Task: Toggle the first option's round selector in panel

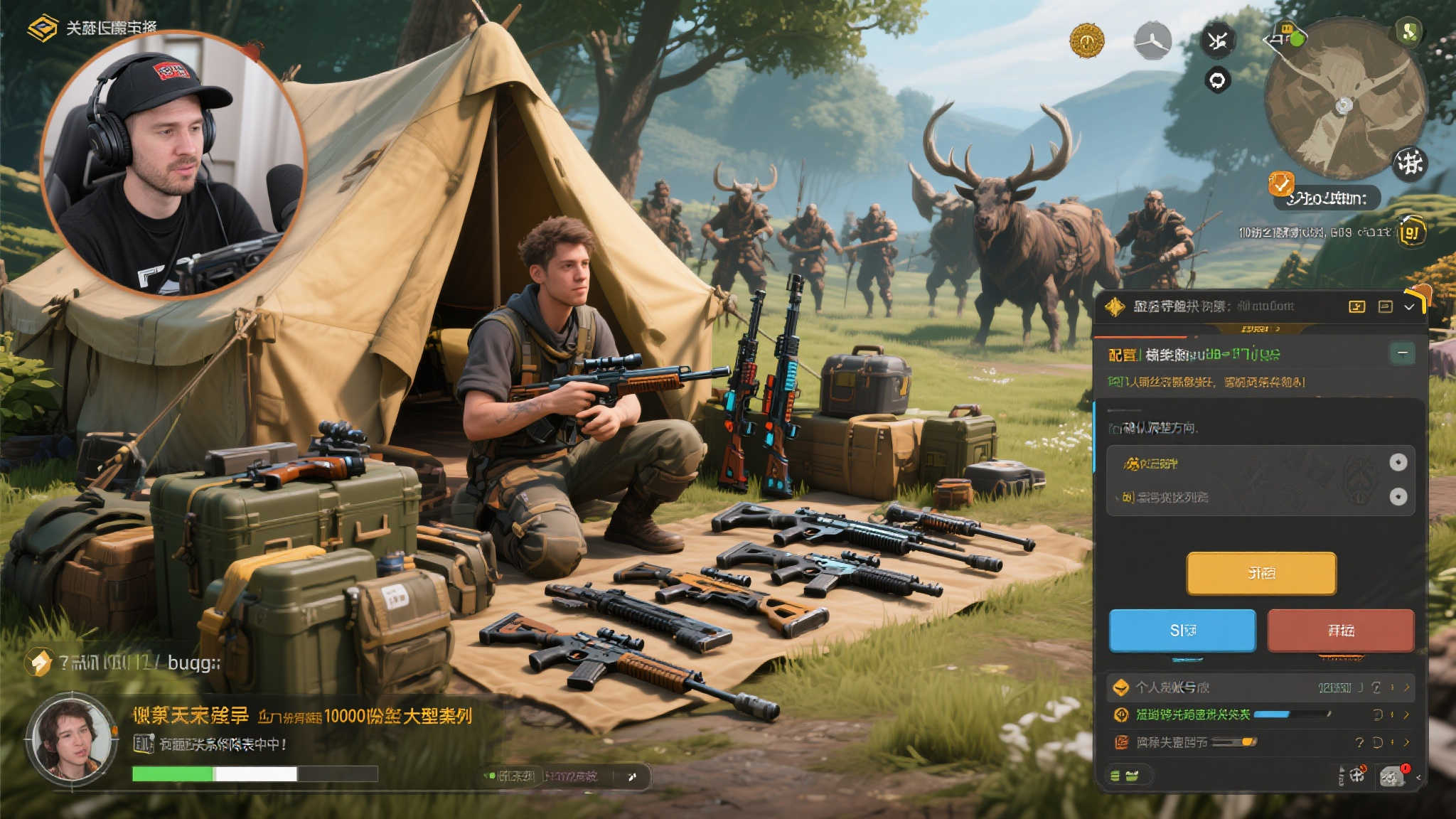Action: pyautogui.click(x=1398, y=463)
